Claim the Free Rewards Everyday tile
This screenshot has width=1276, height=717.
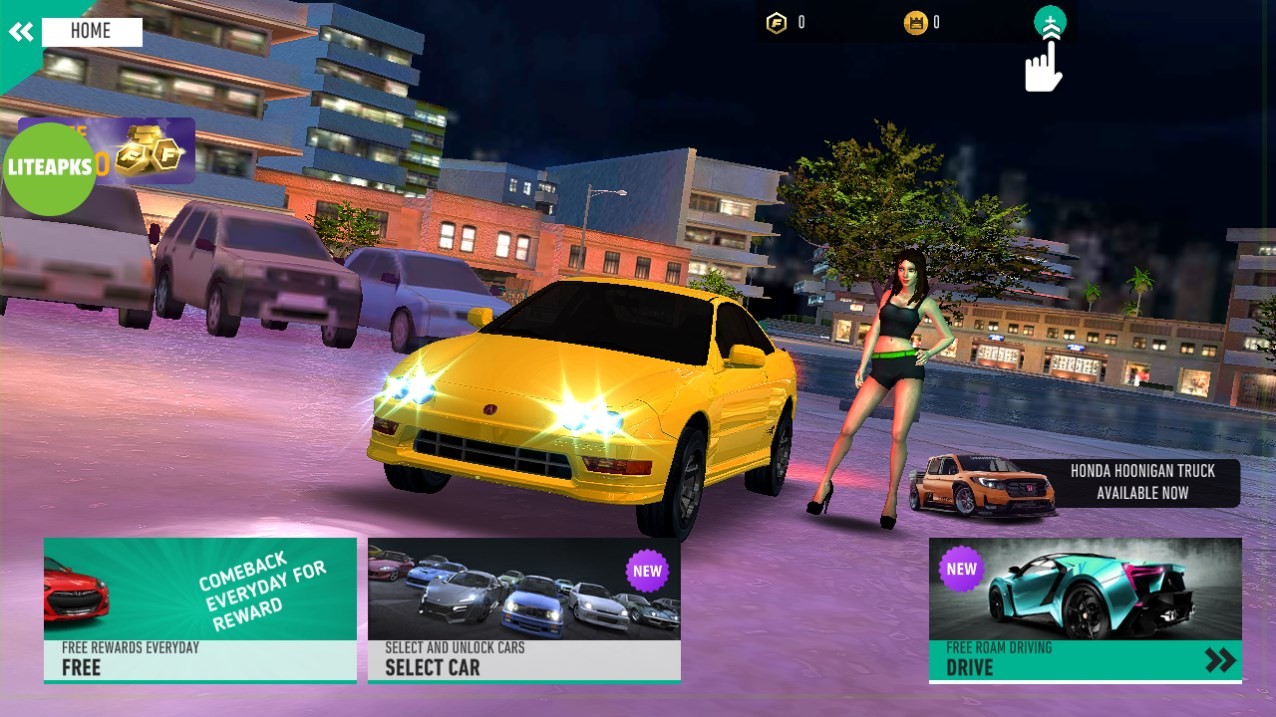pyautogui.click(x=200, y=610)
